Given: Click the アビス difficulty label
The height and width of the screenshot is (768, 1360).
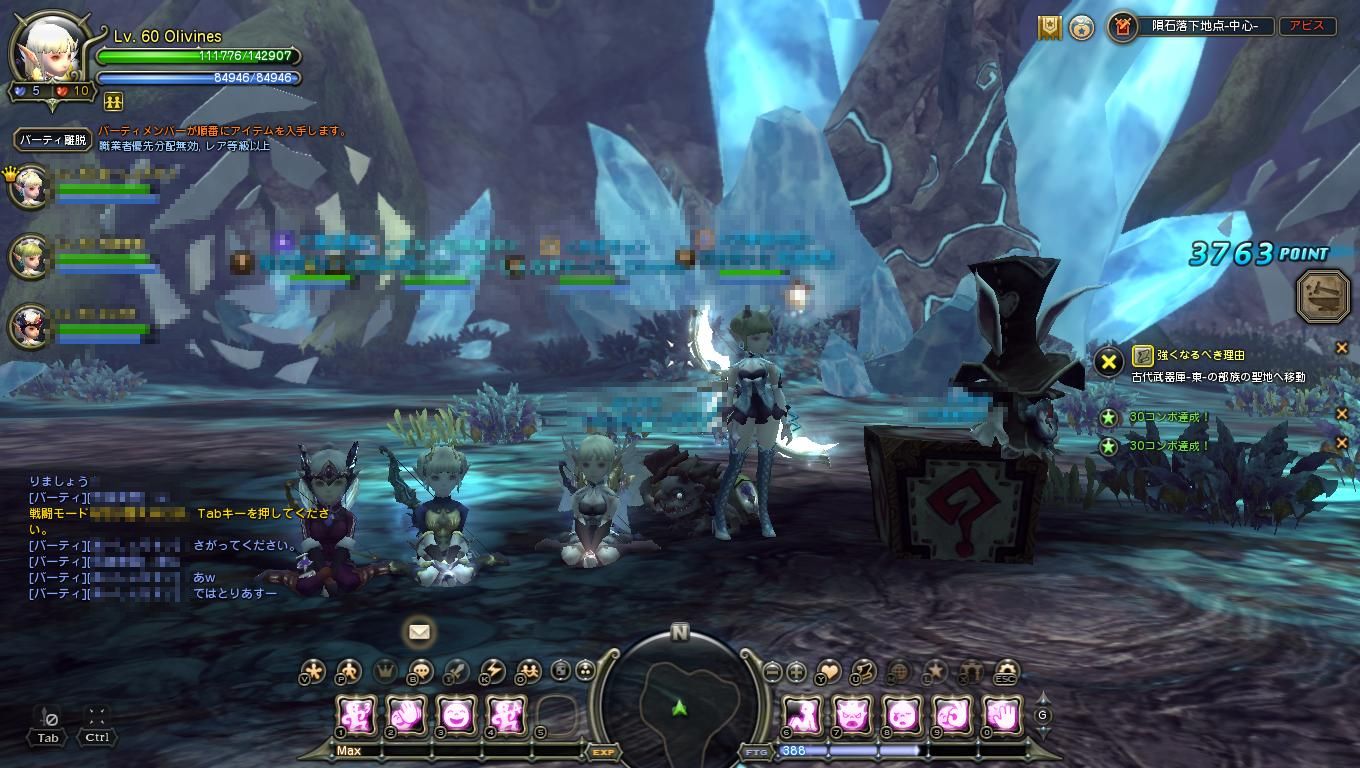Looking at the screenshot, I should 1306,27.
